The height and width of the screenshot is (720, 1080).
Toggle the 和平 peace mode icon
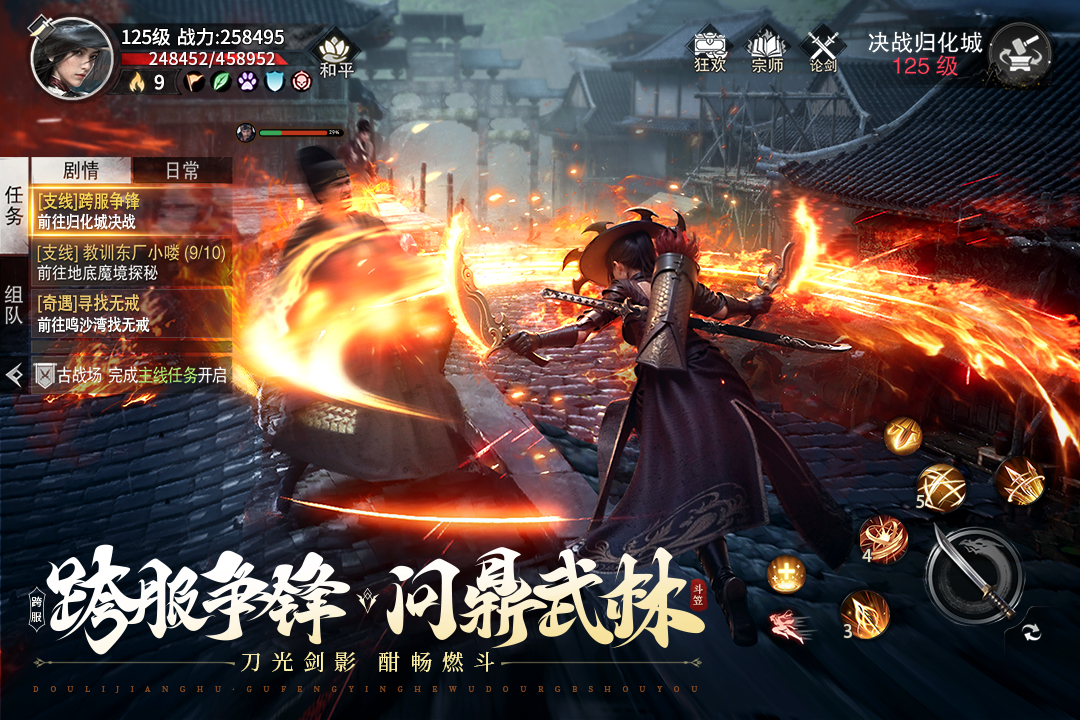pyautogui.click(x=335, y=54)
